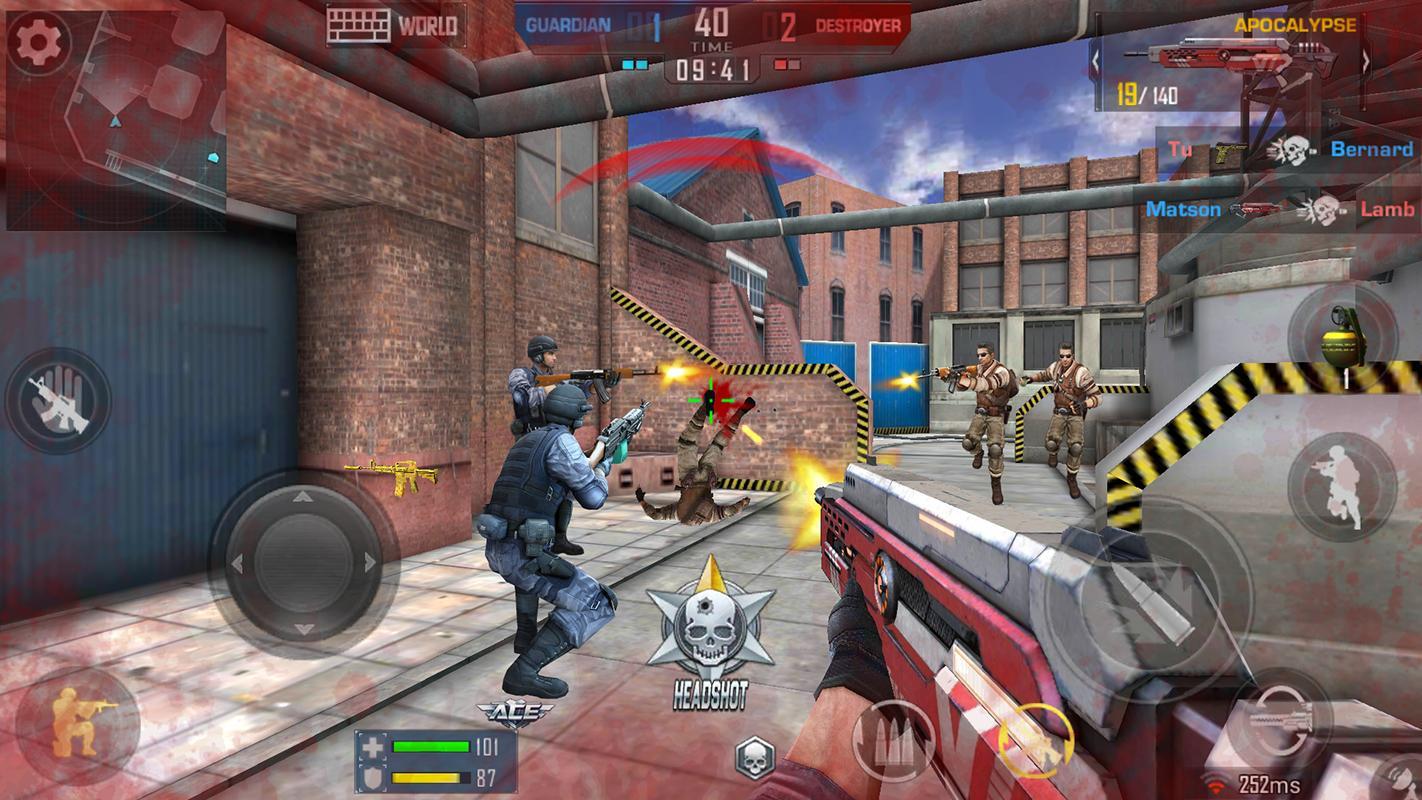Tap the virtual movement joystick
The height and width of the screenshot is (800, 1422).
(x=303, y=563)
